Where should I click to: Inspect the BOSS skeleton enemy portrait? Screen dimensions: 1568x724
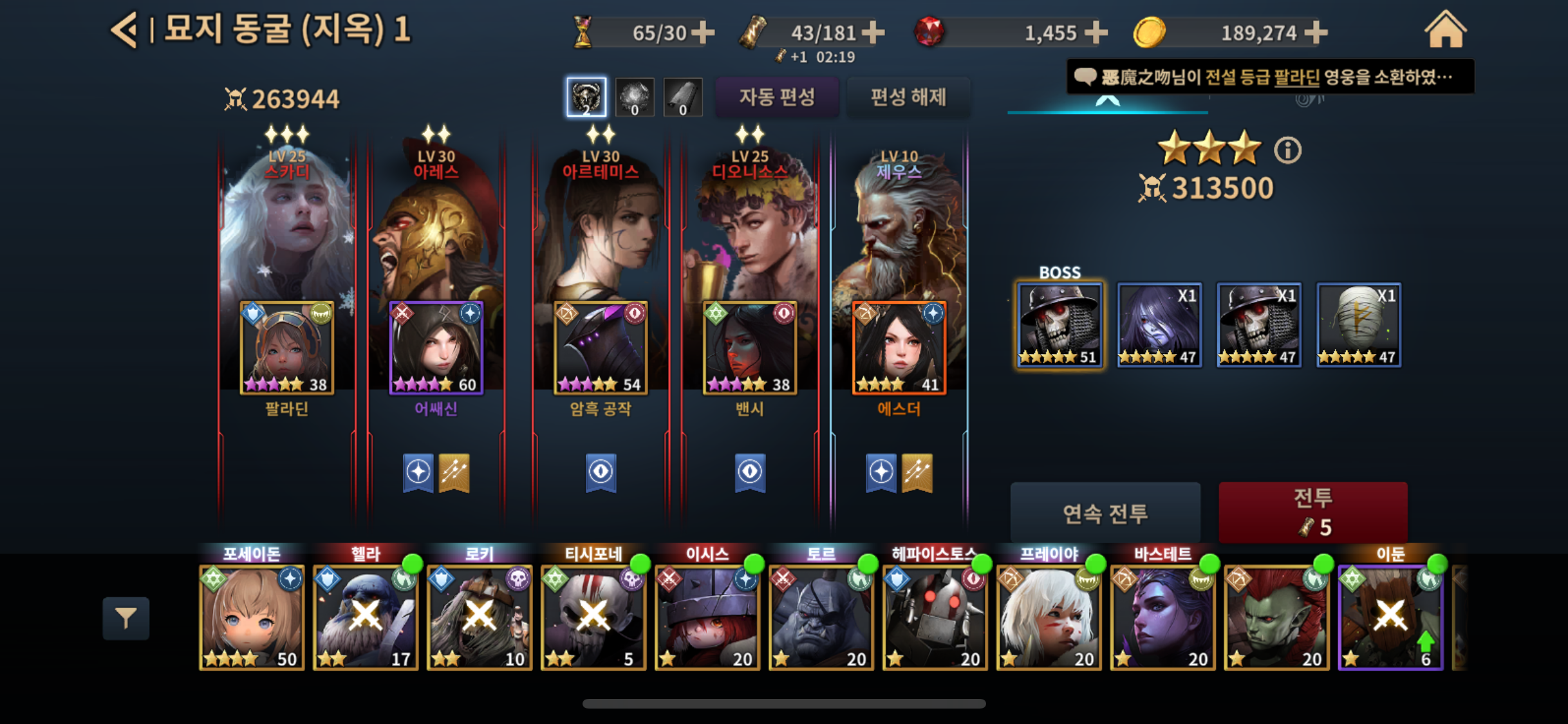coord(1059,325)
